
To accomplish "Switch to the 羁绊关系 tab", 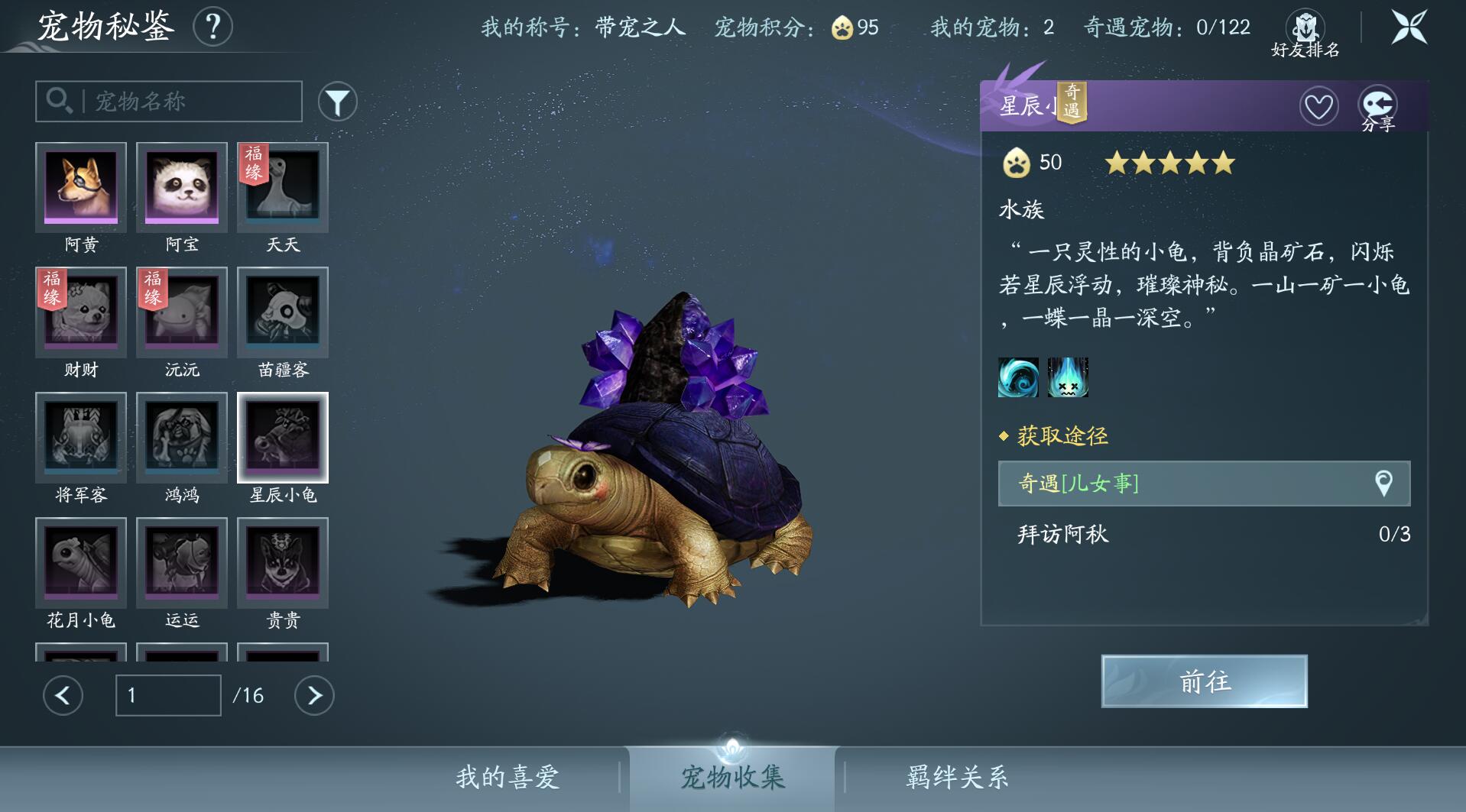I will [957, 778].
